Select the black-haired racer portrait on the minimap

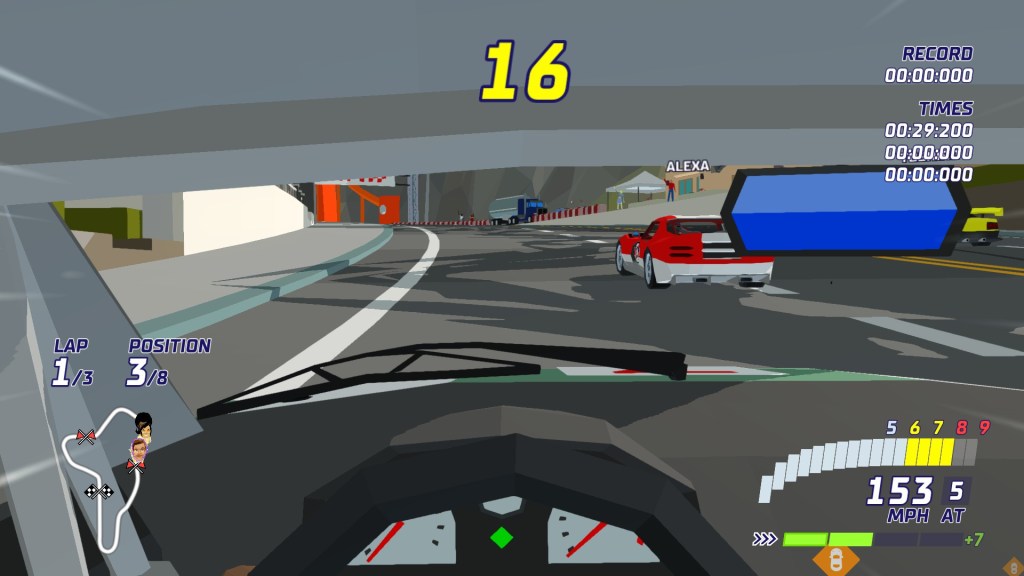(144, 425)
